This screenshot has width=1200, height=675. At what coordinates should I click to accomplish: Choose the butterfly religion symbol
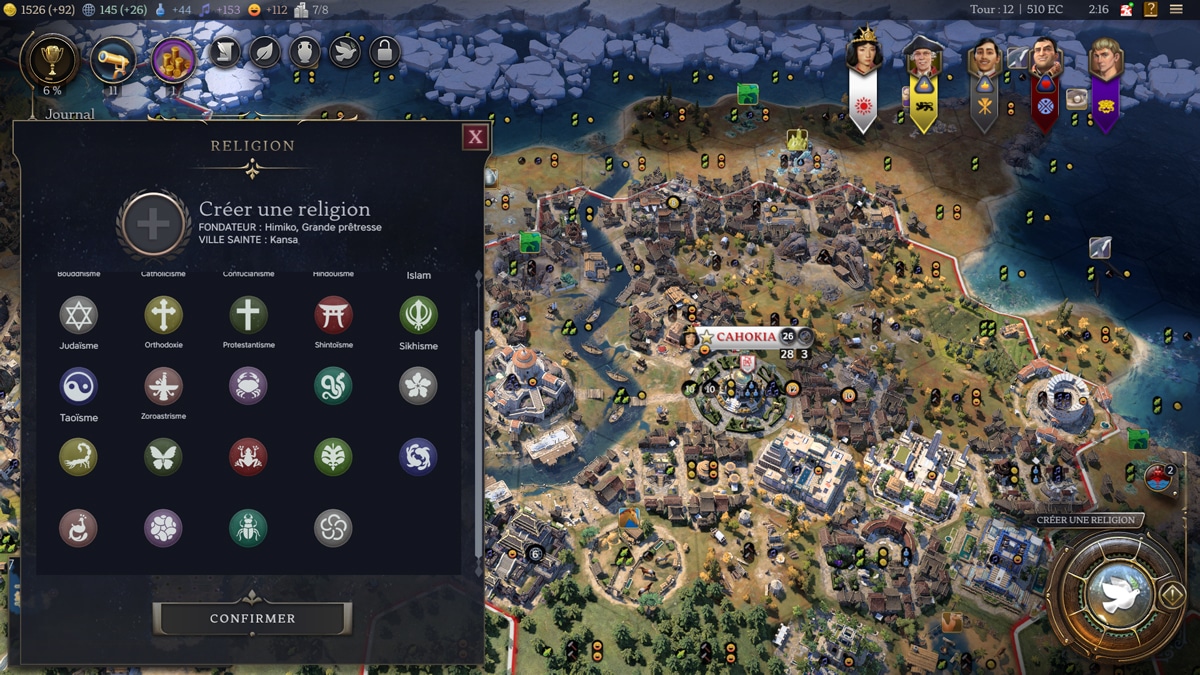[163, 457]
